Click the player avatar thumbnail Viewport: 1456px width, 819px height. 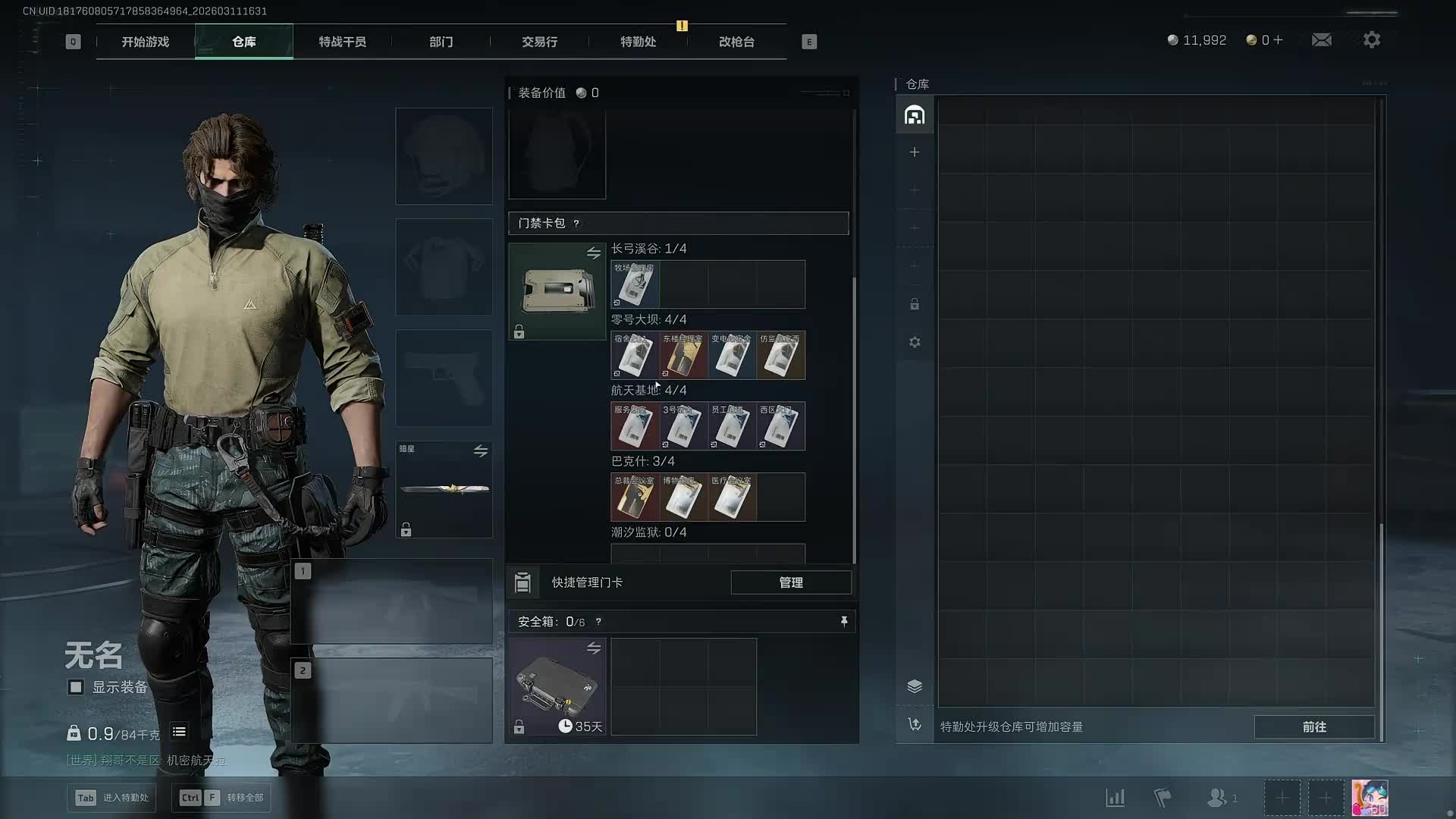click(1370, 798)
